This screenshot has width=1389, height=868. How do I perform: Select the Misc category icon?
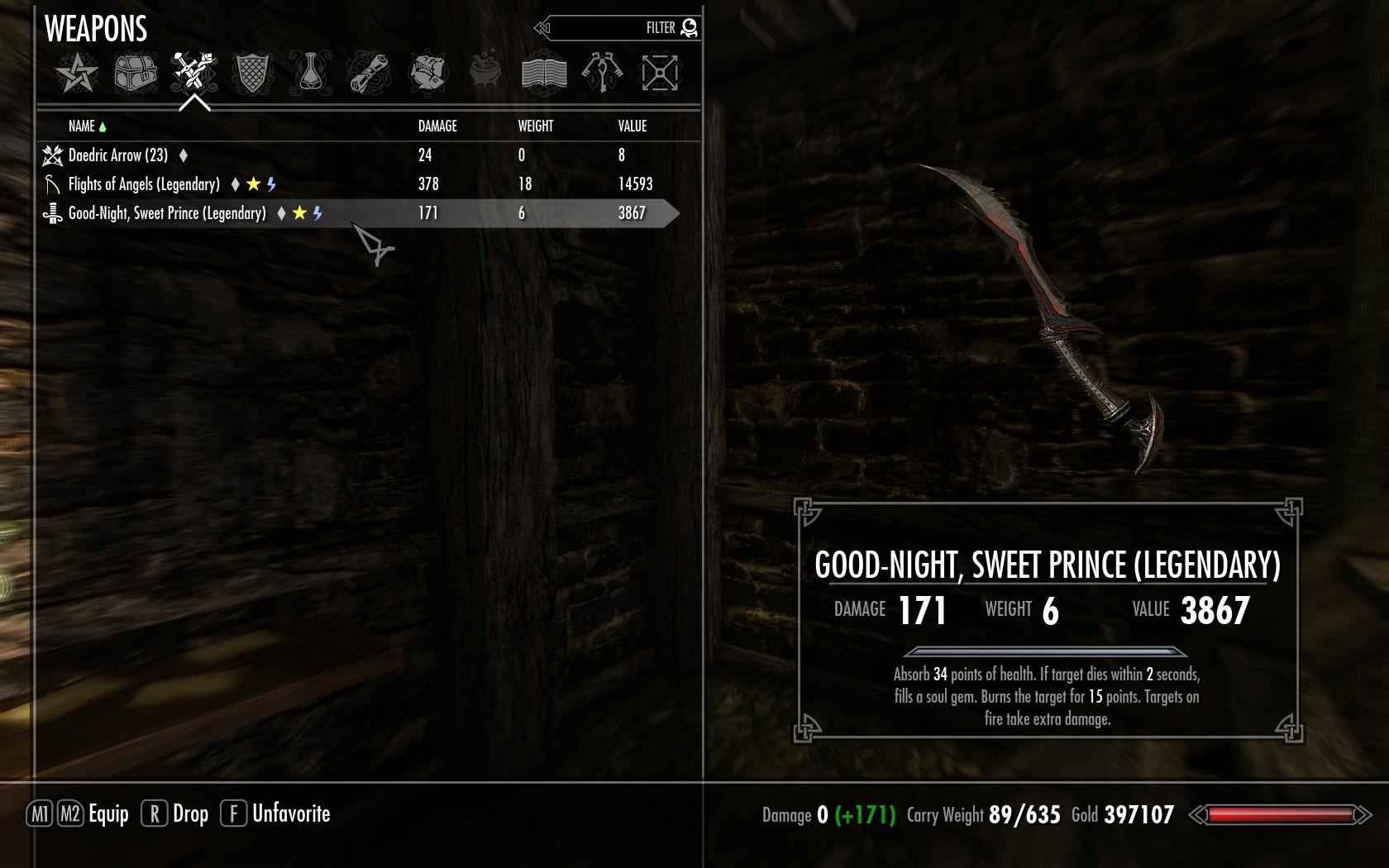pyautogui.click(x=660, y=73)
